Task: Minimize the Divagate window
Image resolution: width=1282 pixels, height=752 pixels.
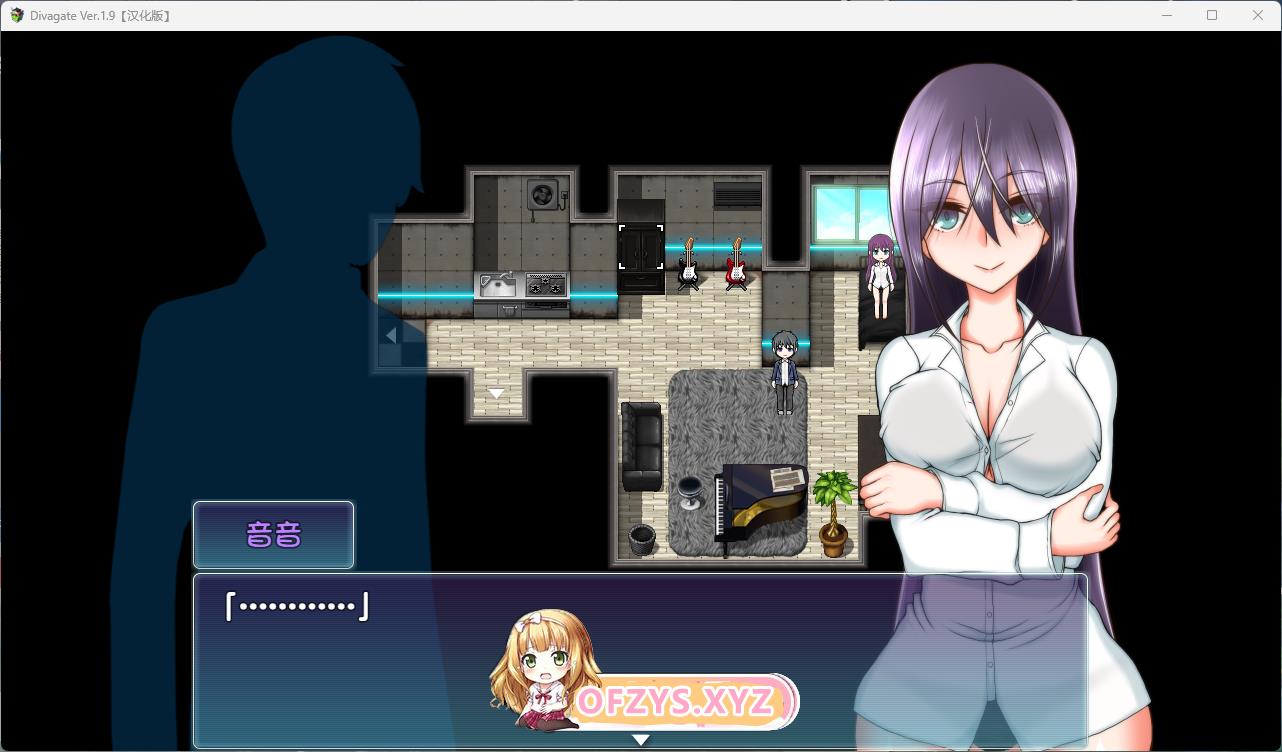Action: [x=1166, y=15]
